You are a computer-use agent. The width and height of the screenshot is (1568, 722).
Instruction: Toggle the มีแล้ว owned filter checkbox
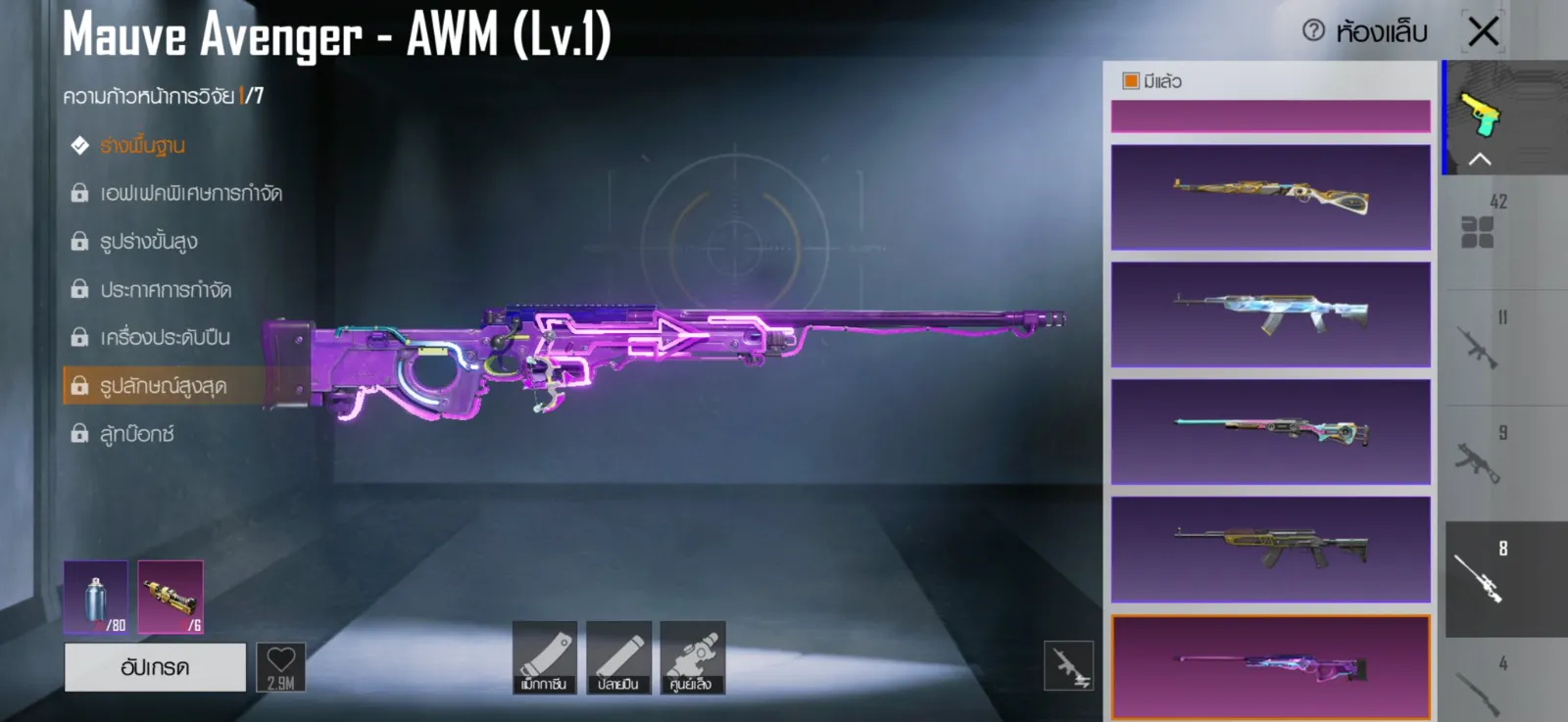pos(1131,81)
